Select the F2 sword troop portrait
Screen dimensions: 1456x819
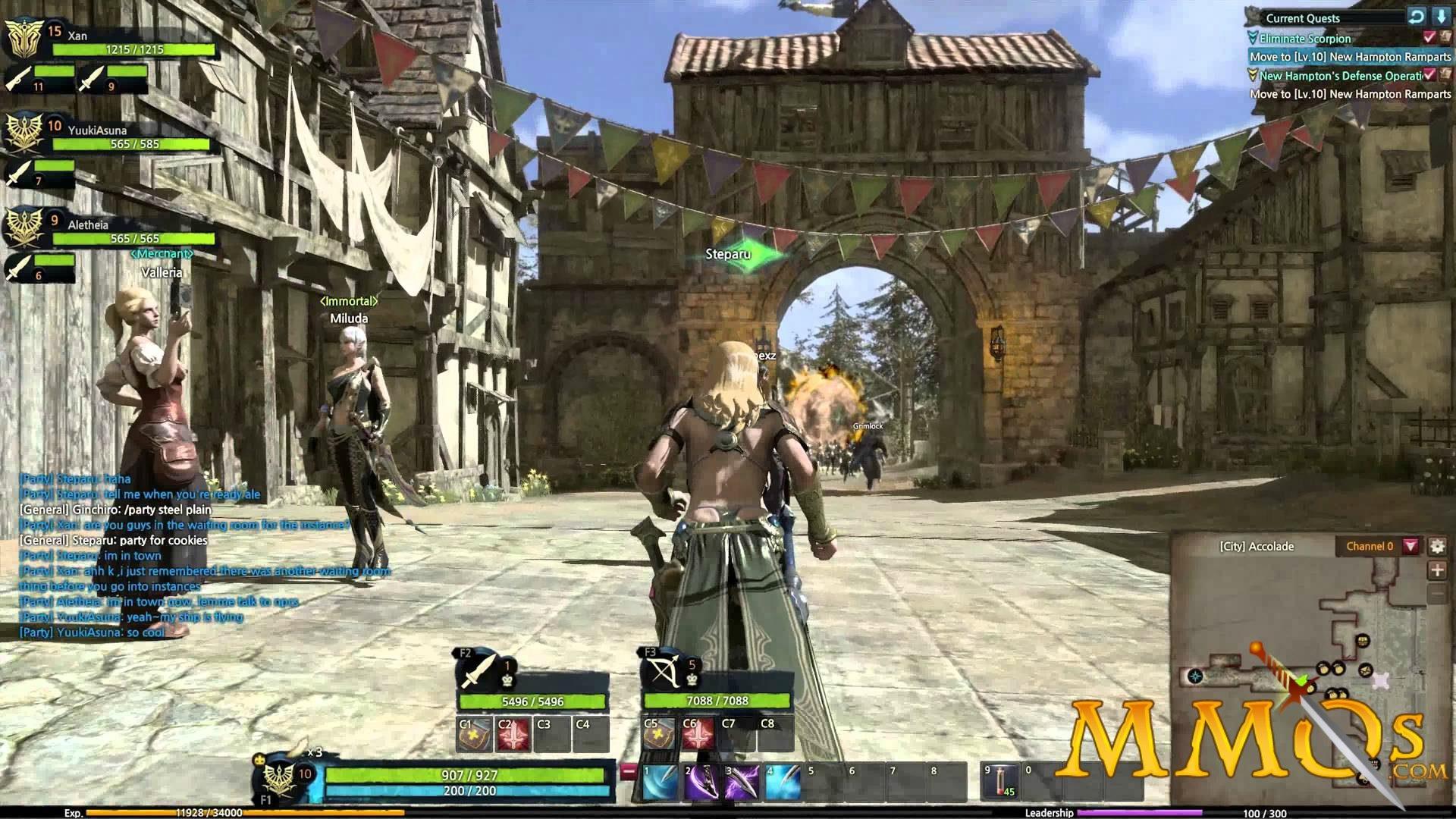pyautogui.click(x=478, y=670)
